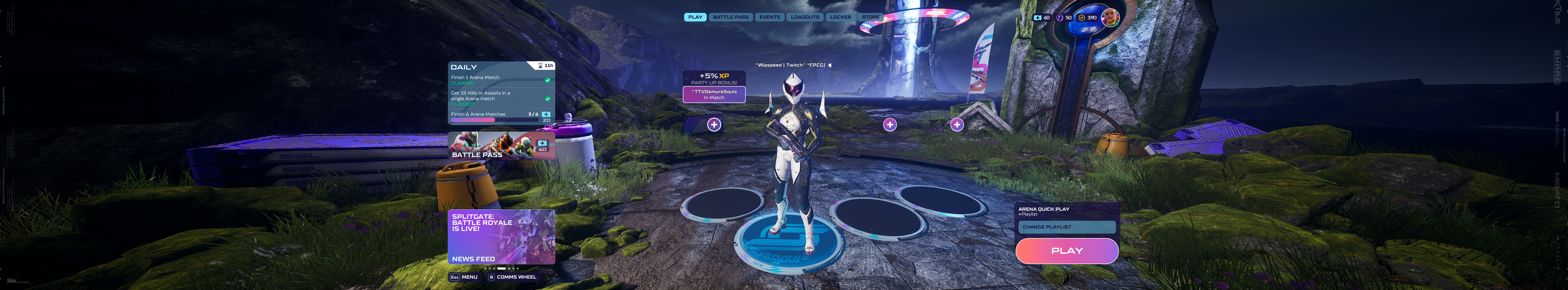Open the Menu button at bottom left
This screenshot has height=290, width=1568.
pos(464,277)
